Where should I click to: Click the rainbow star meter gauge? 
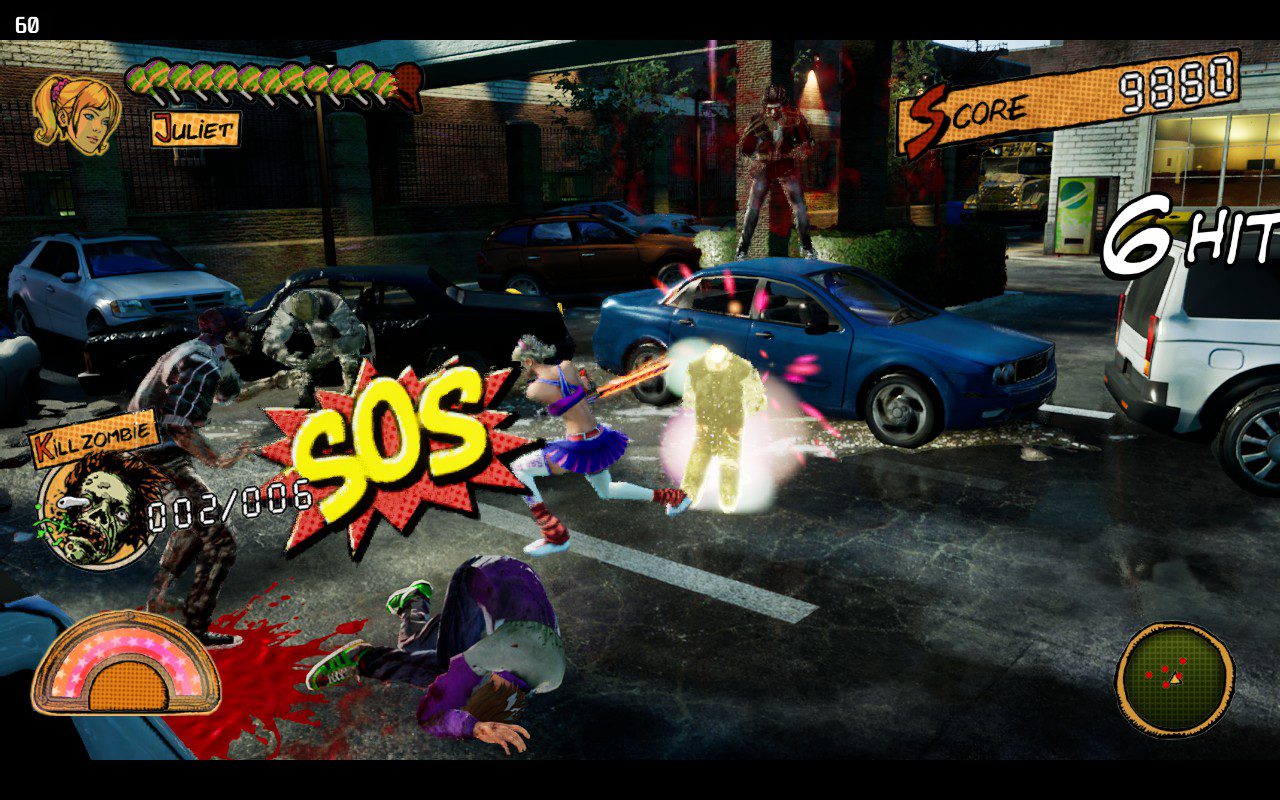pyautogui.click(x=126, y=665)
